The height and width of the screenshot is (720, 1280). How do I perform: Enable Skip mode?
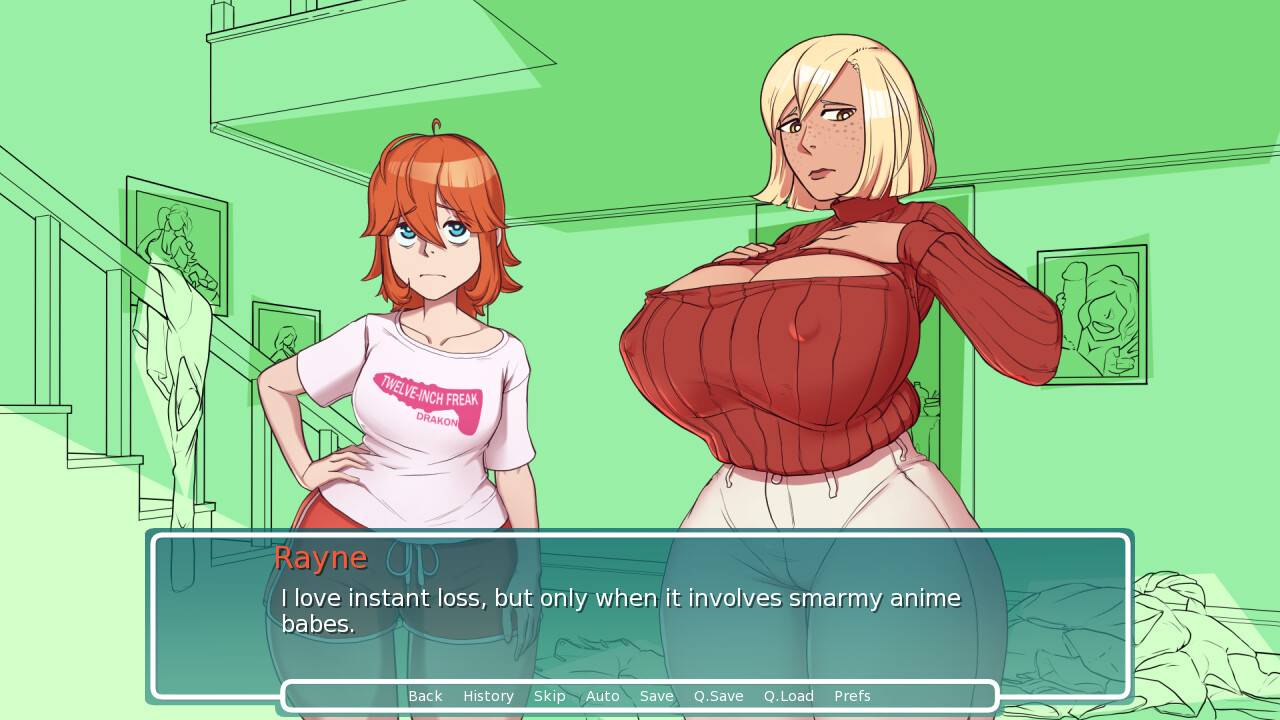tap(549, 696)
